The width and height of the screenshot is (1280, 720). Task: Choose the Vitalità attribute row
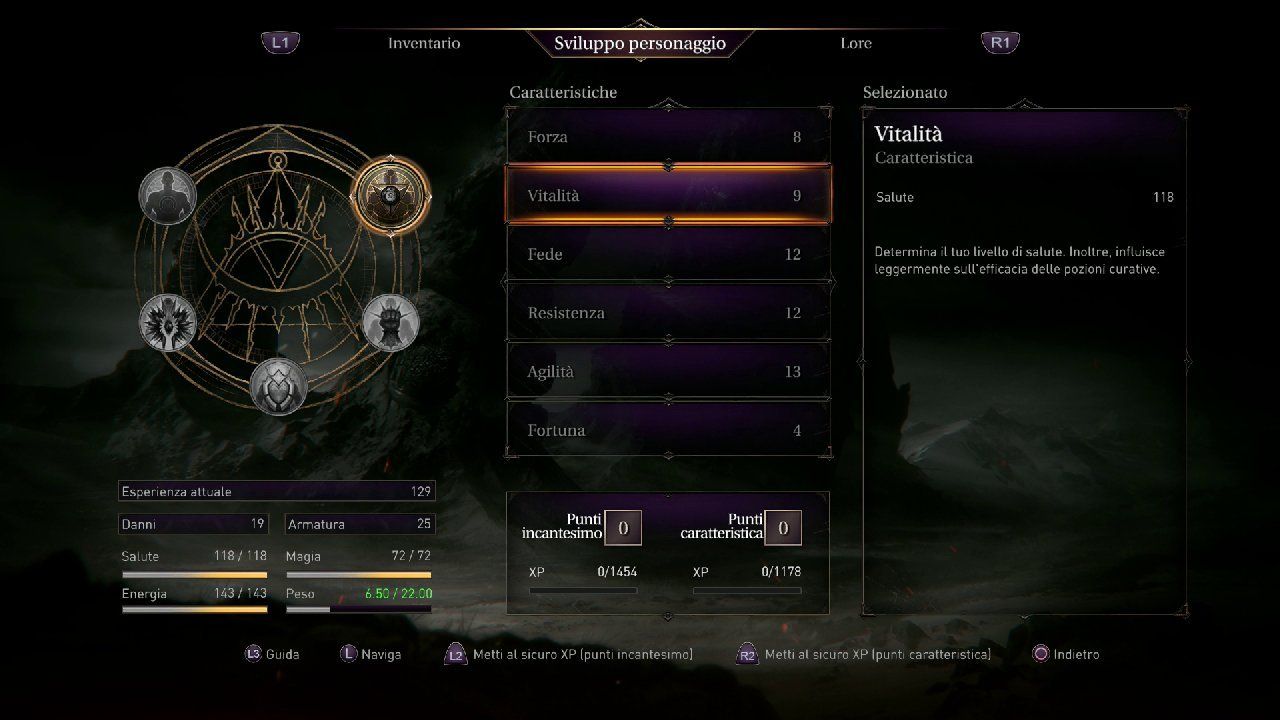point(668,196)
